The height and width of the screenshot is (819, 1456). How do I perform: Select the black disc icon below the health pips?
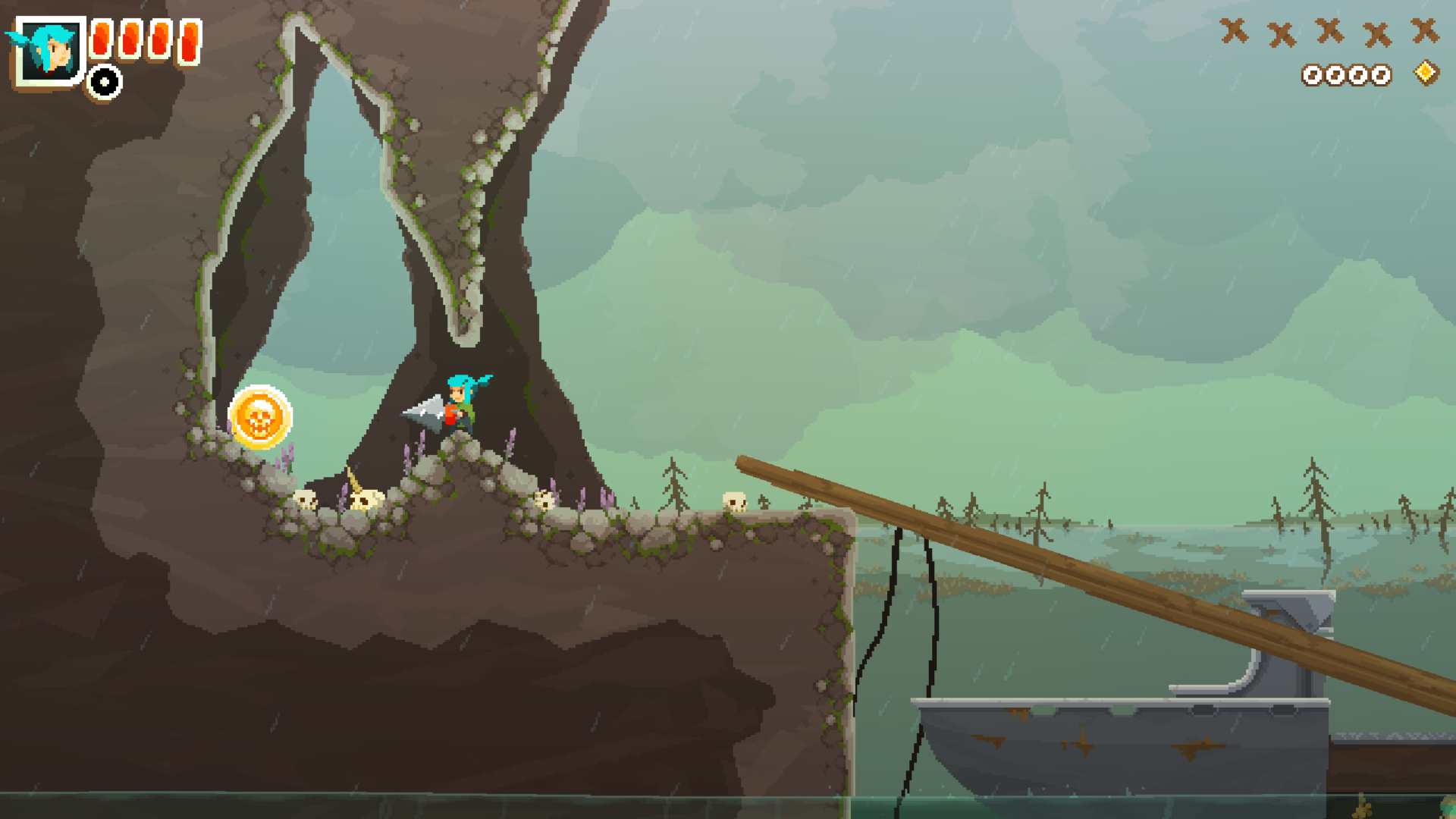click(x=105, y=82)
